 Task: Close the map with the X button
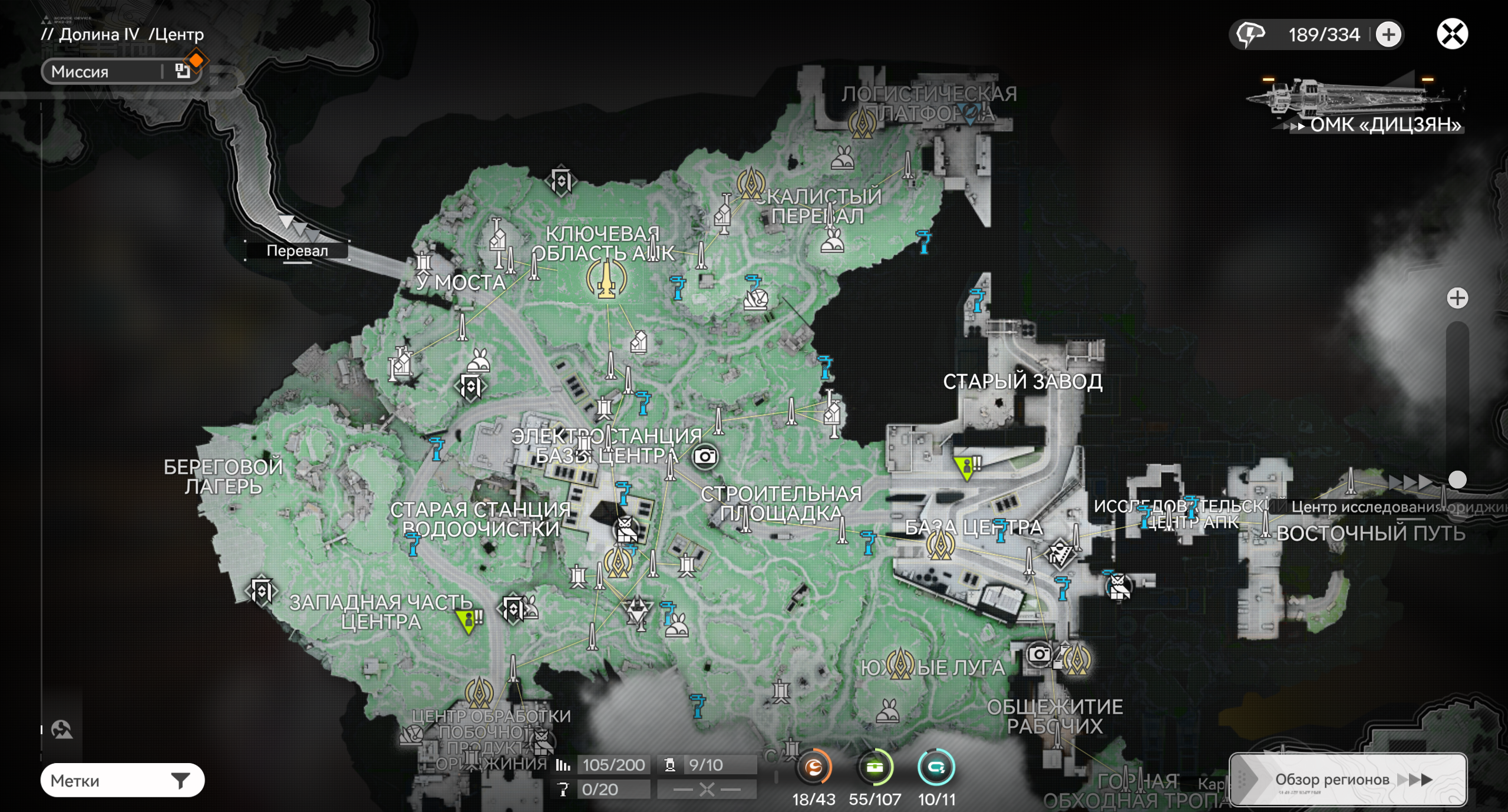[1451, 34]
